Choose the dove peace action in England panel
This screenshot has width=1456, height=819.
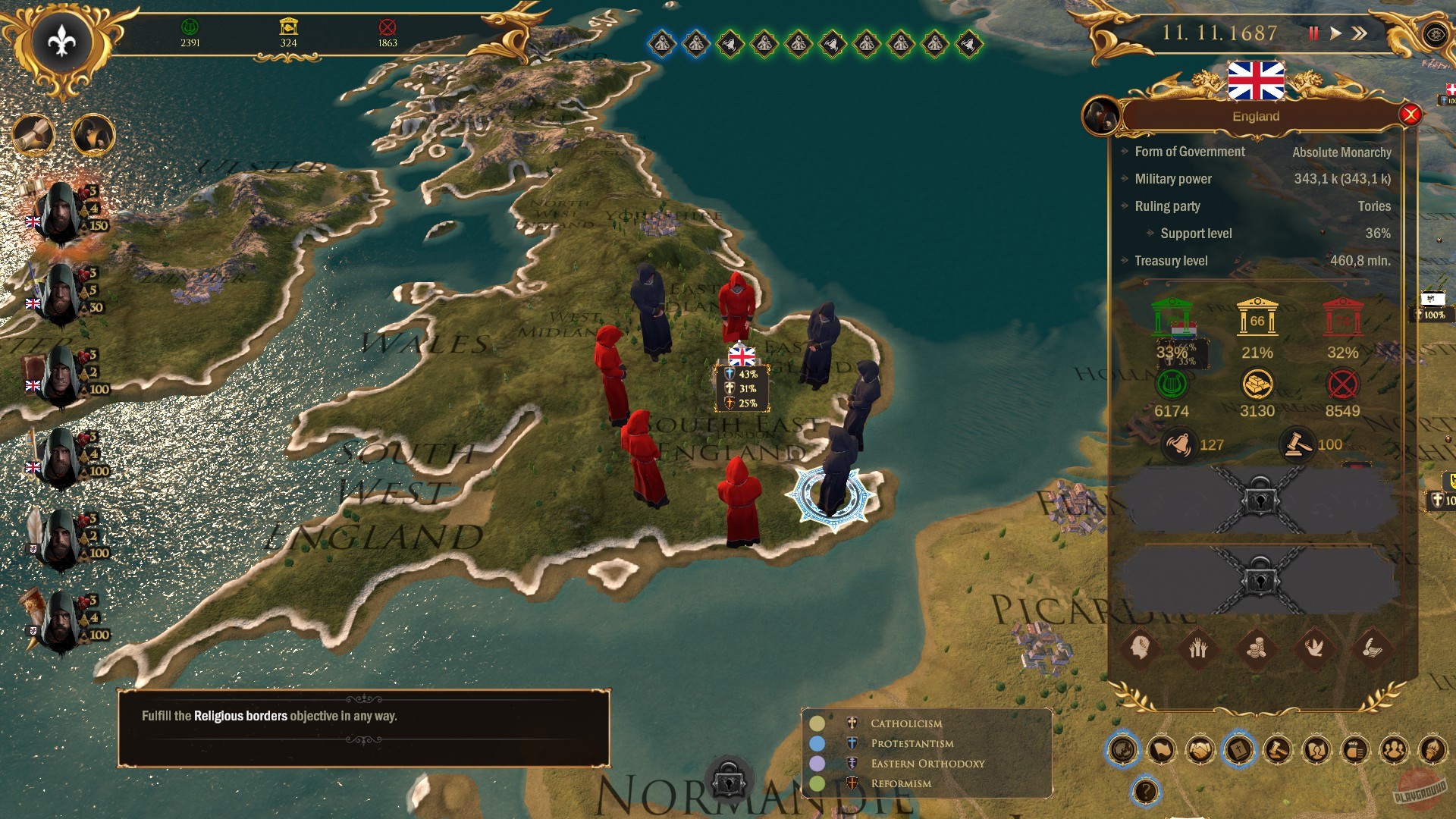(x=1314, y=648)
